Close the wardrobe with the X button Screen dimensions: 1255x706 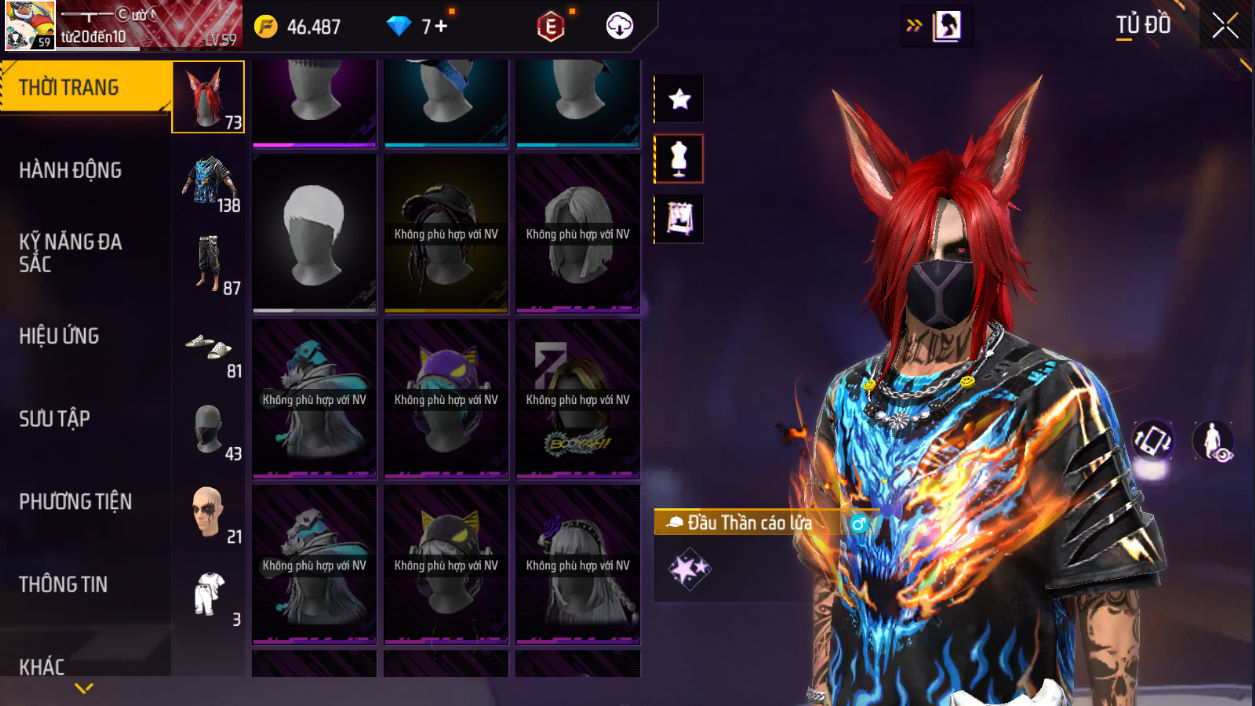(1225, 27)
